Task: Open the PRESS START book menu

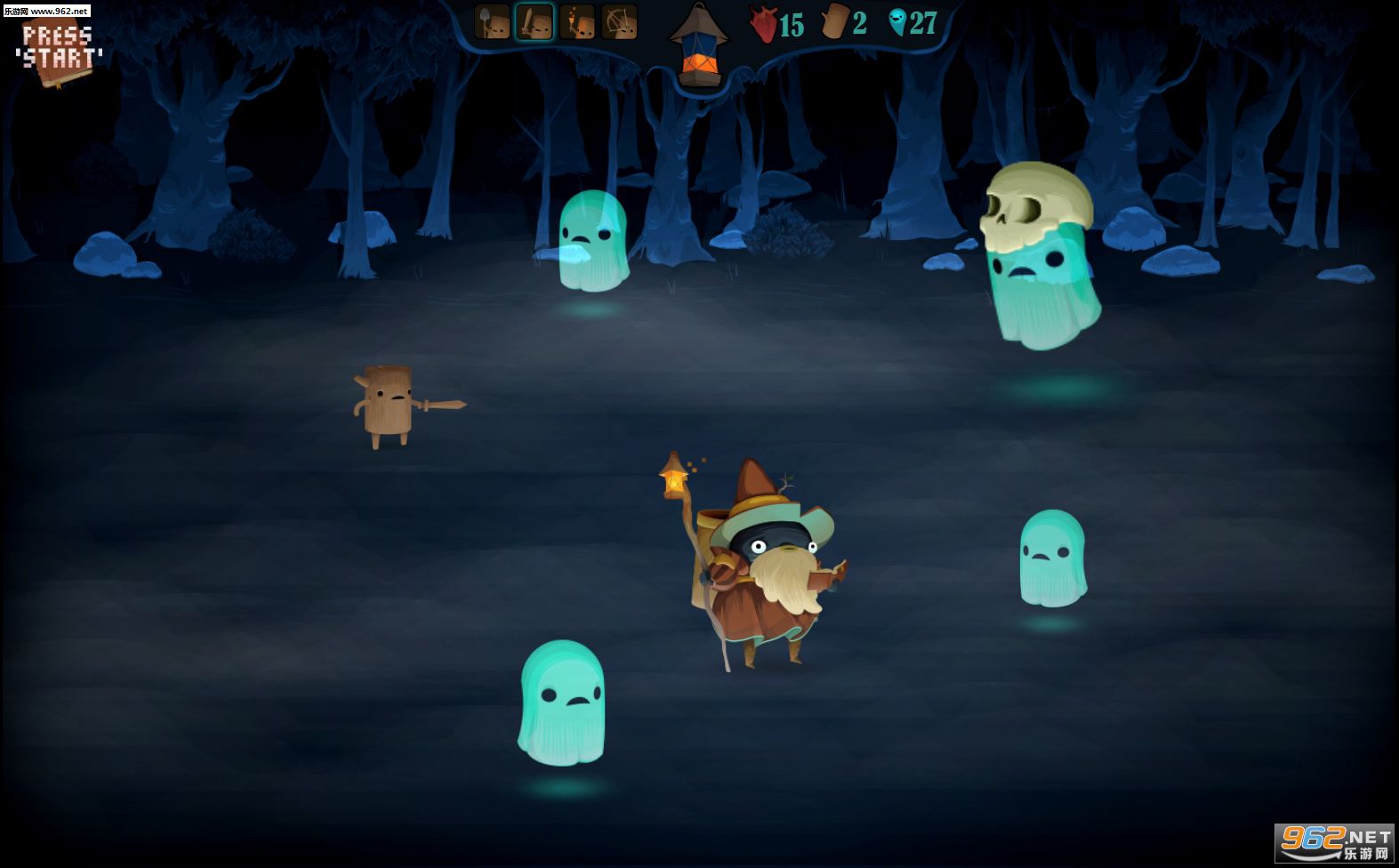Action: coord(60,49)
